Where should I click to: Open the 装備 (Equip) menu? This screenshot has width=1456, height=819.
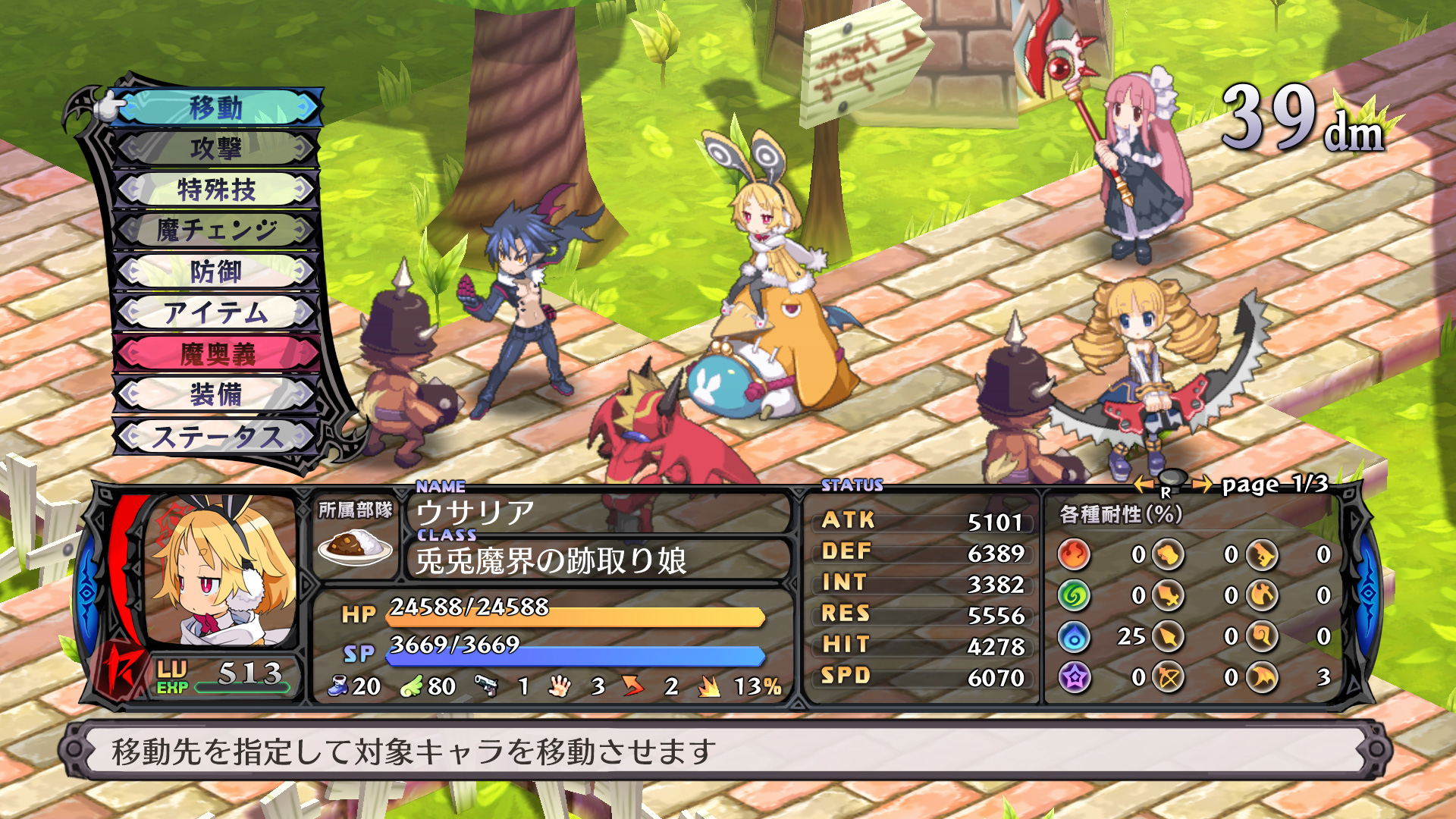[217, 394]
